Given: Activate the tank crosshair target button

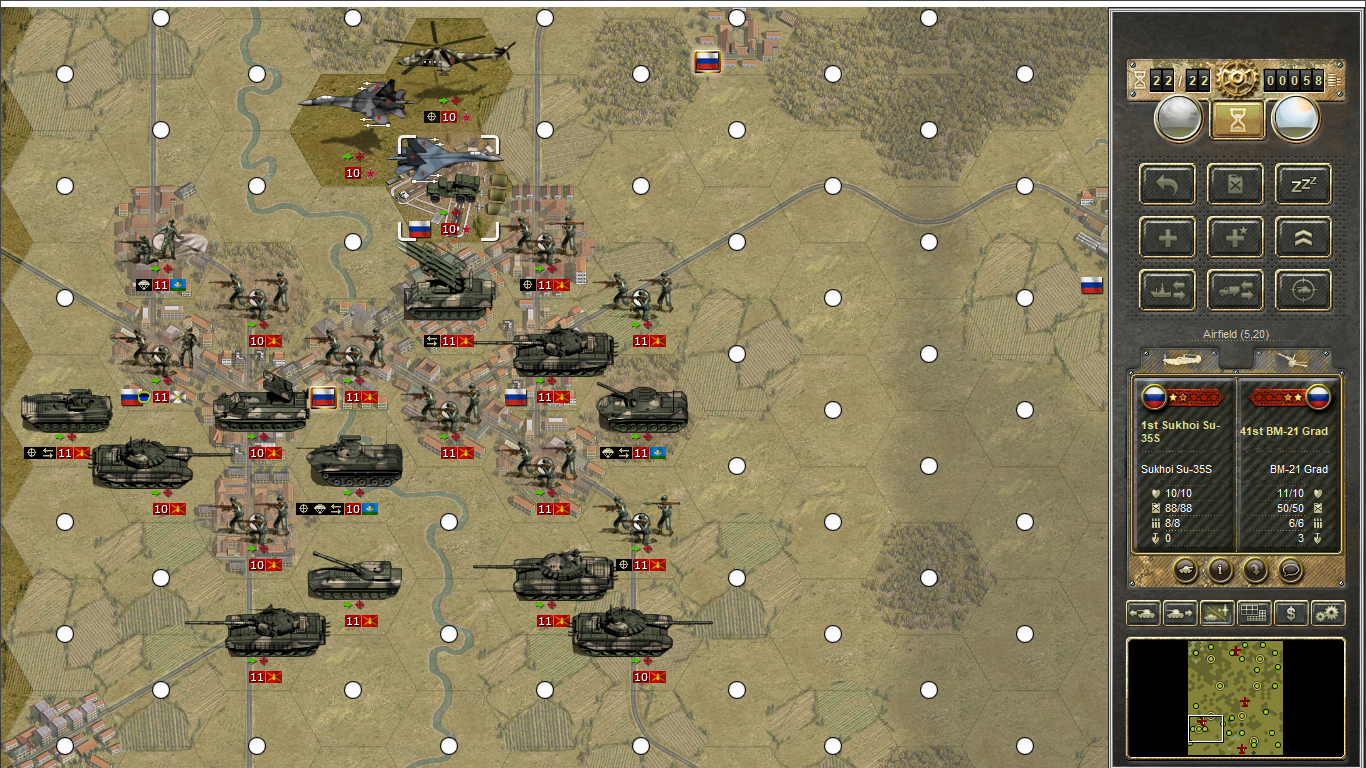Looking at the screenshot, I should [x=1303, y=291].
